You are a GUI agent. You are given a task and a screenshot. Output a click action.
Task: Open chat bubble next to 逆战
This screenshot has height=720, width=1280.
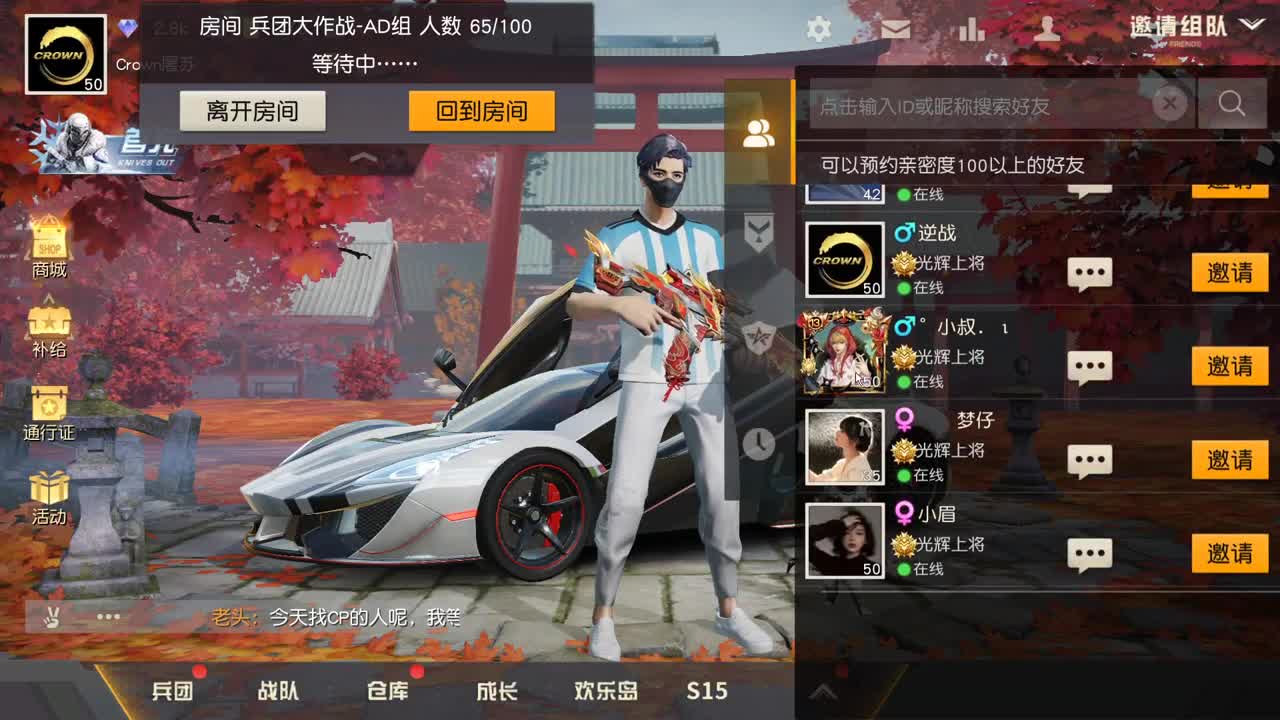click(1090, 273)
